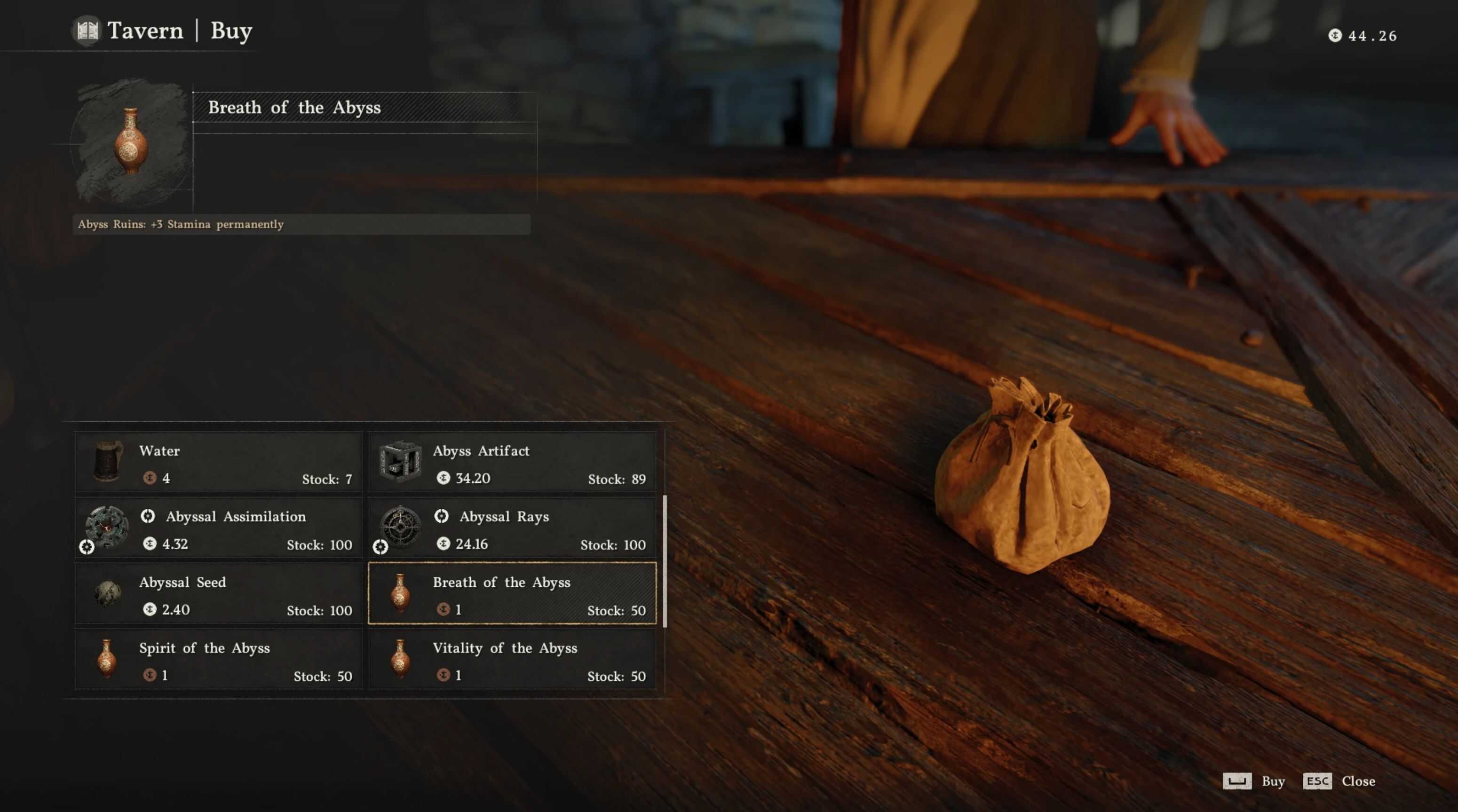
Task: Buy the selected item
Action: (1254, 781)
